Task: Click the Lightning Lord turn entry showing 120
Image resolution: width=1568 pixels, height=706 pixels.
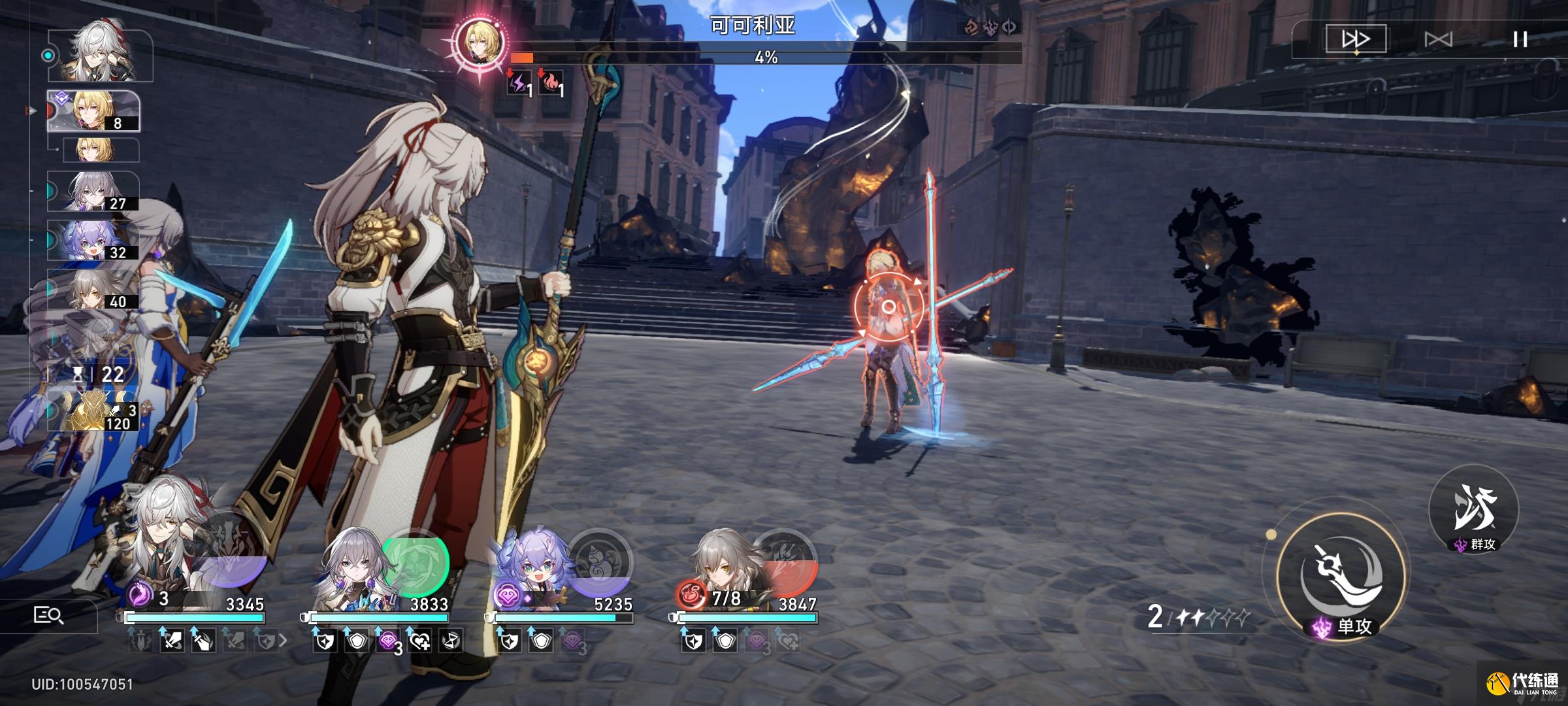Action: pos(93,411)
